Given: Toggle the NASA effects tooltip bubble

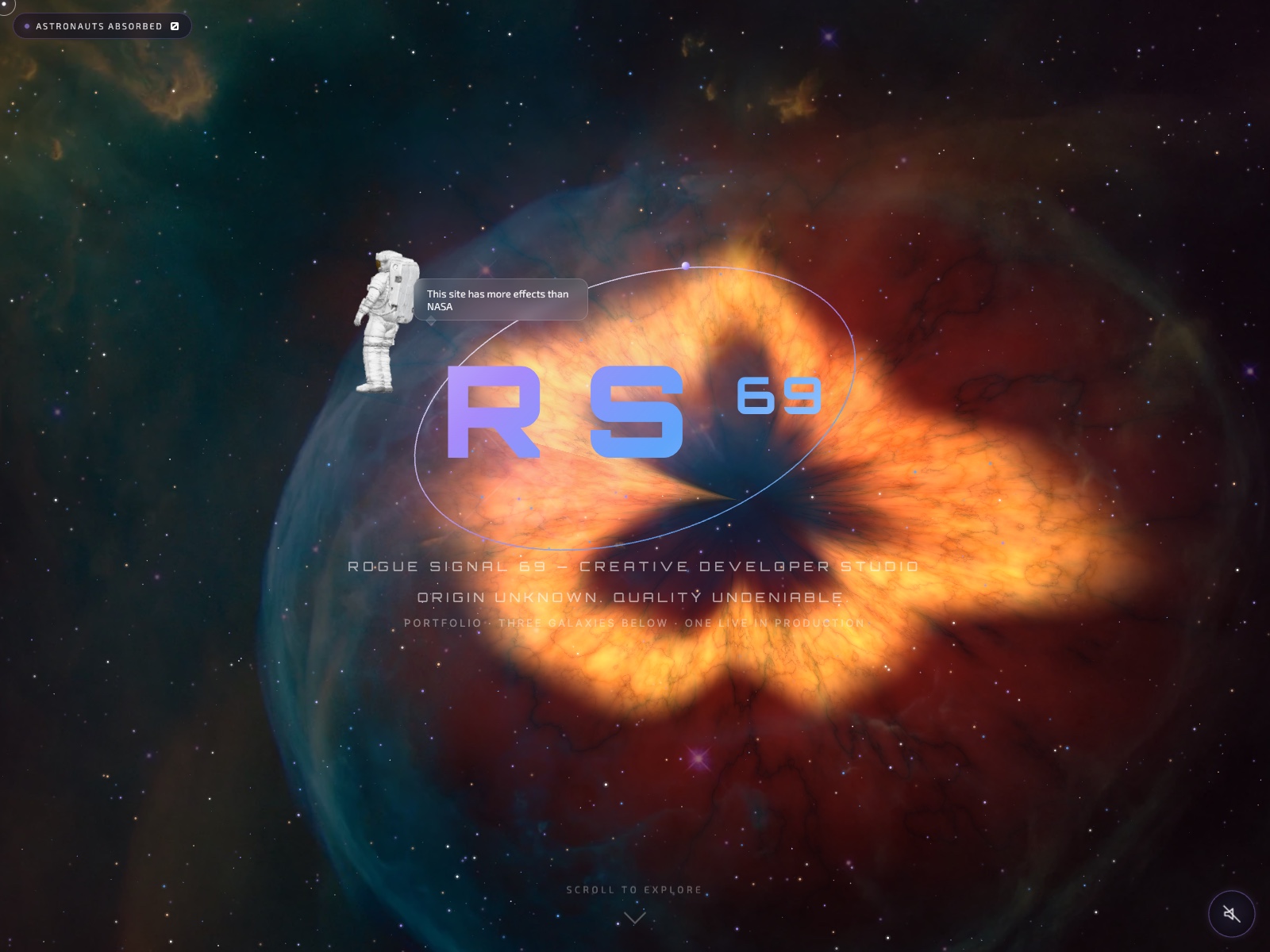Looking at the screenshot, I should click(502, 300).
